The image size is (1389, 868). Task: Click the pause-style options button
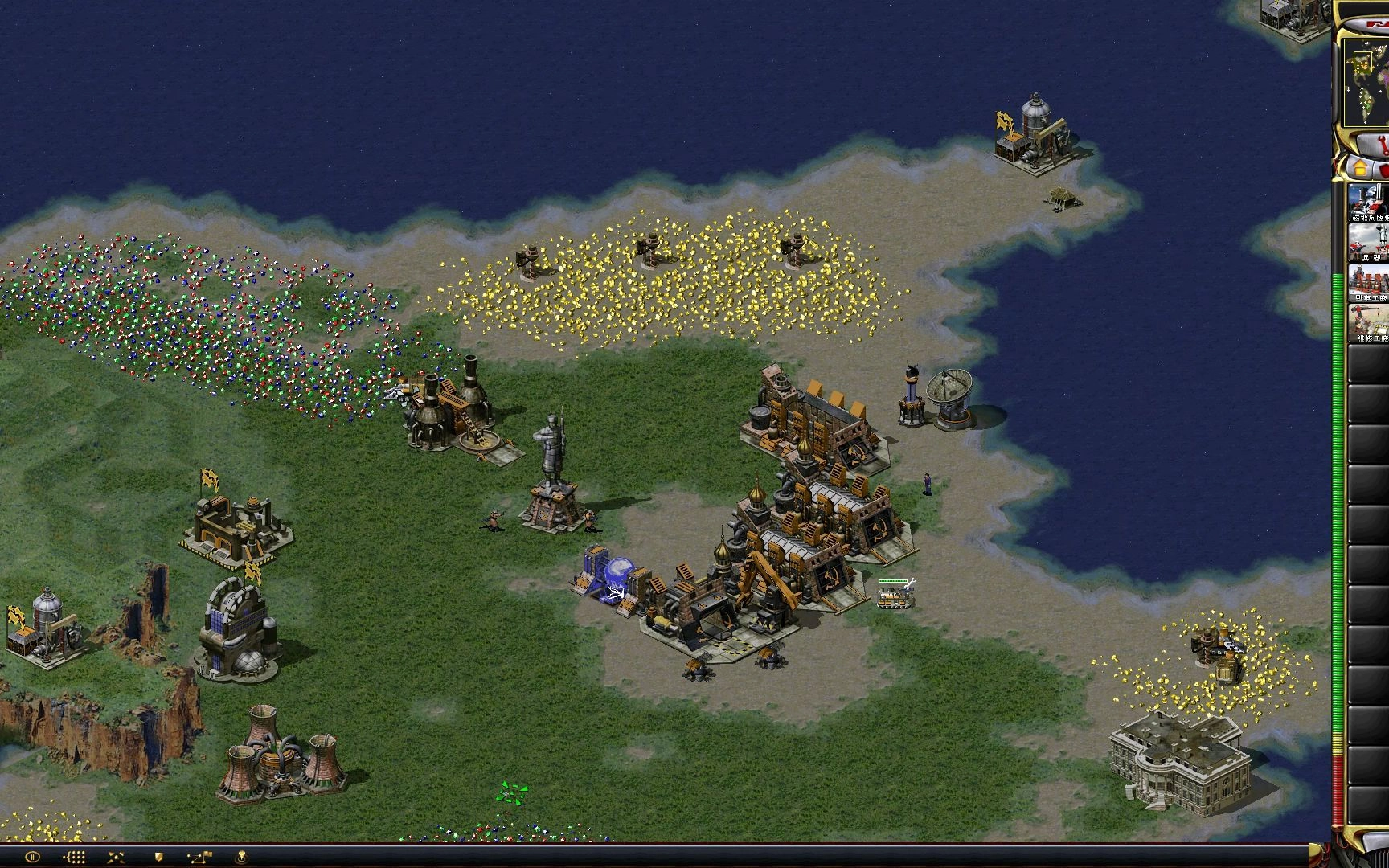pos(32,858)
